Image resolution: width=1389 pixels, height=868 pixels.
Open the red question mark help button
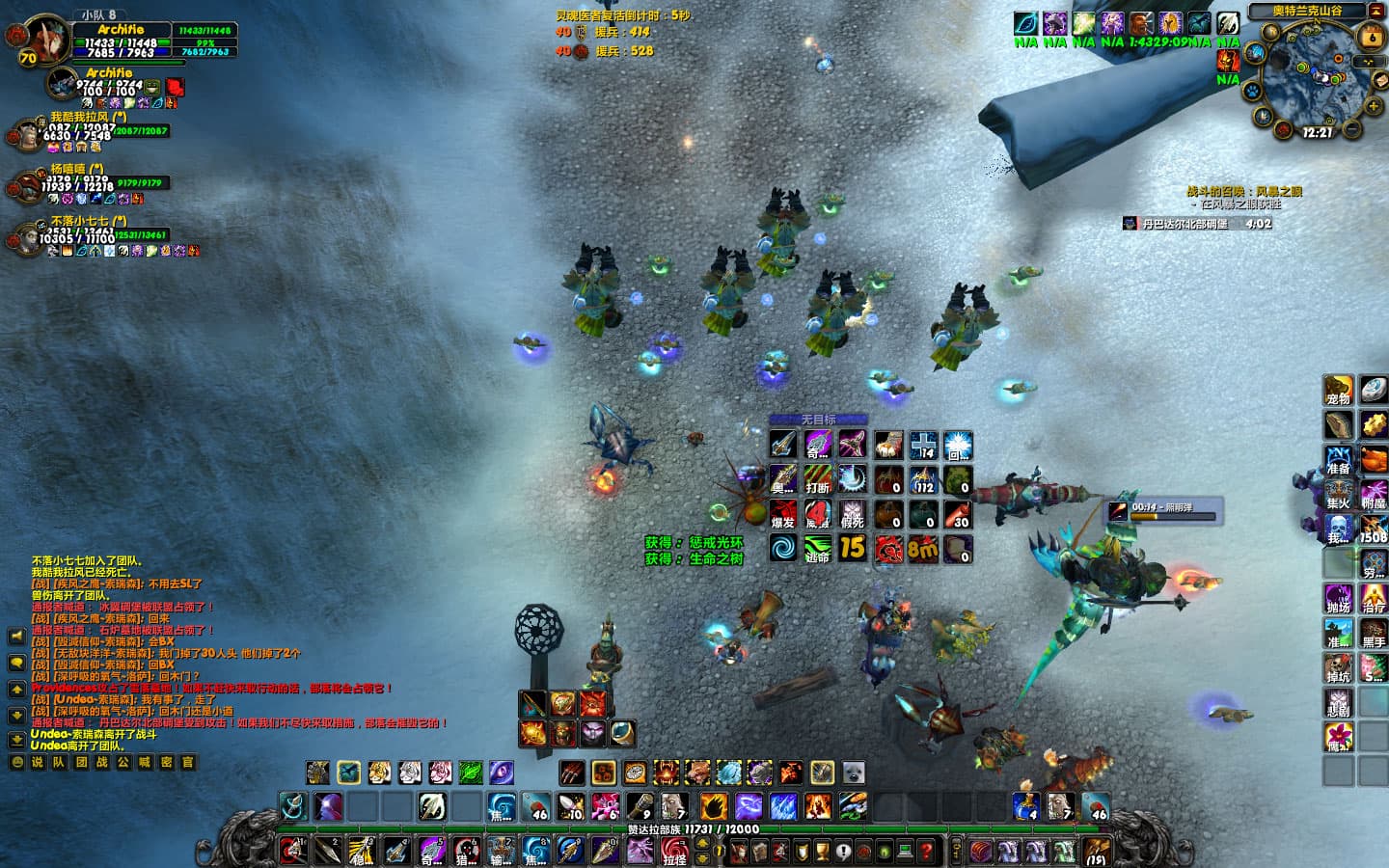(x=926, y=851)
